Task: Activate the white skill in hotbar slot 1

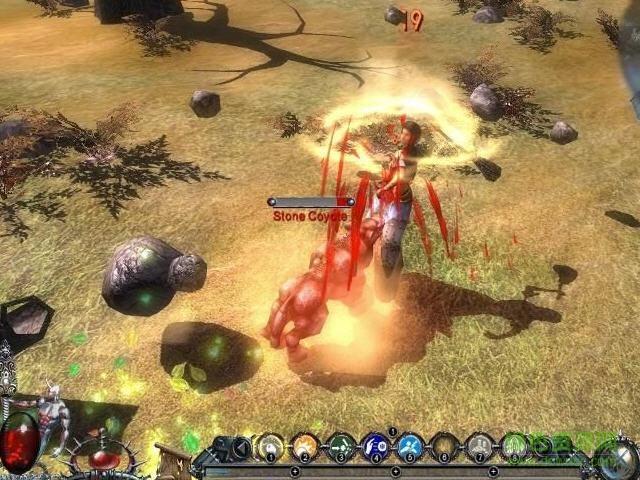Action: coord(271,447)
